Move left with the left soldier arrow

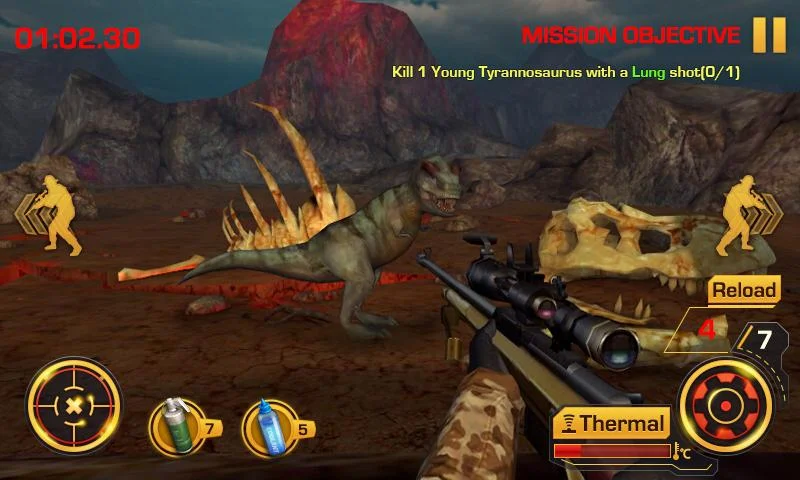click(x=49, y=215)
